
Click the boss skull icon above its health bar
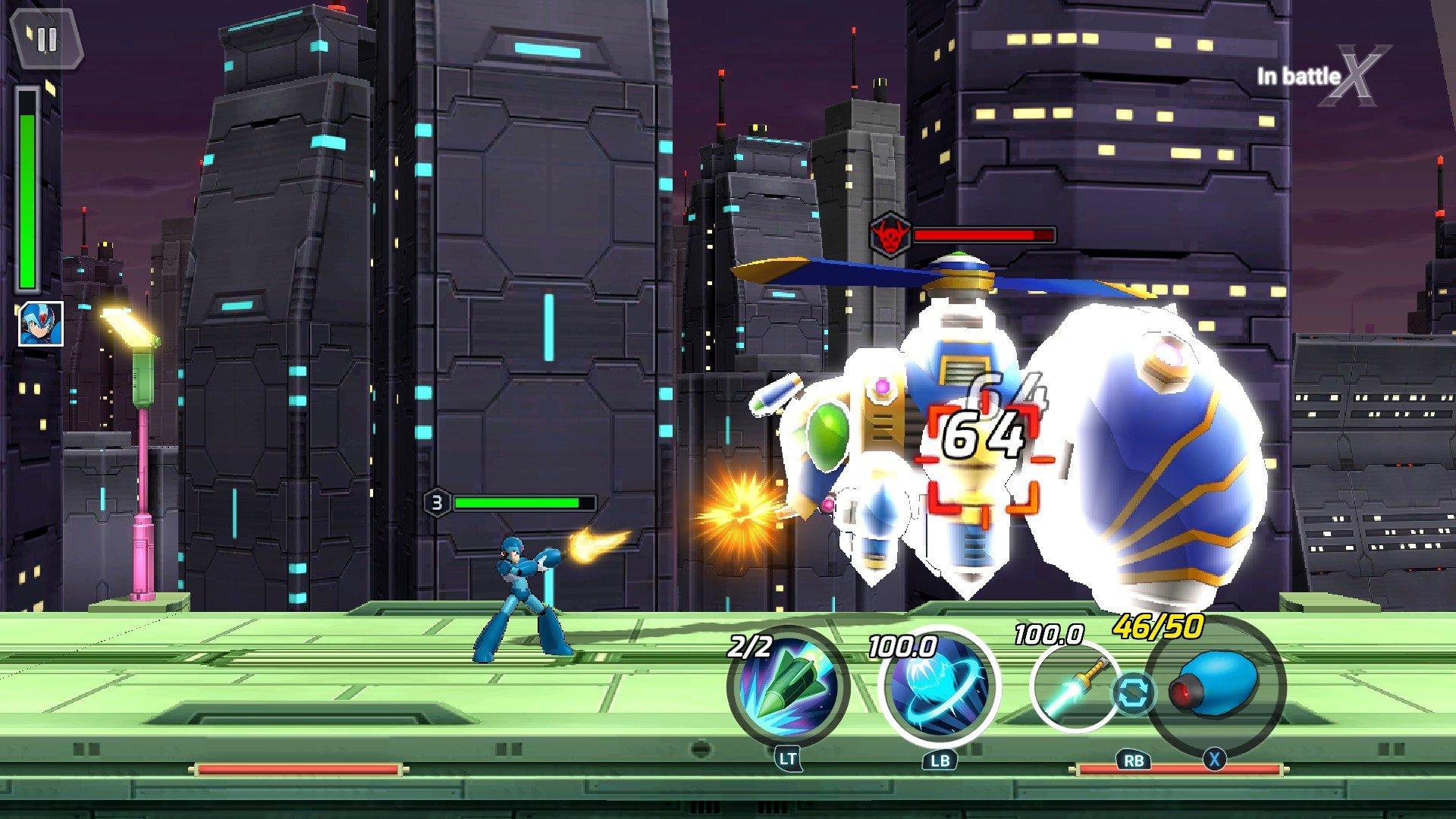889,234
